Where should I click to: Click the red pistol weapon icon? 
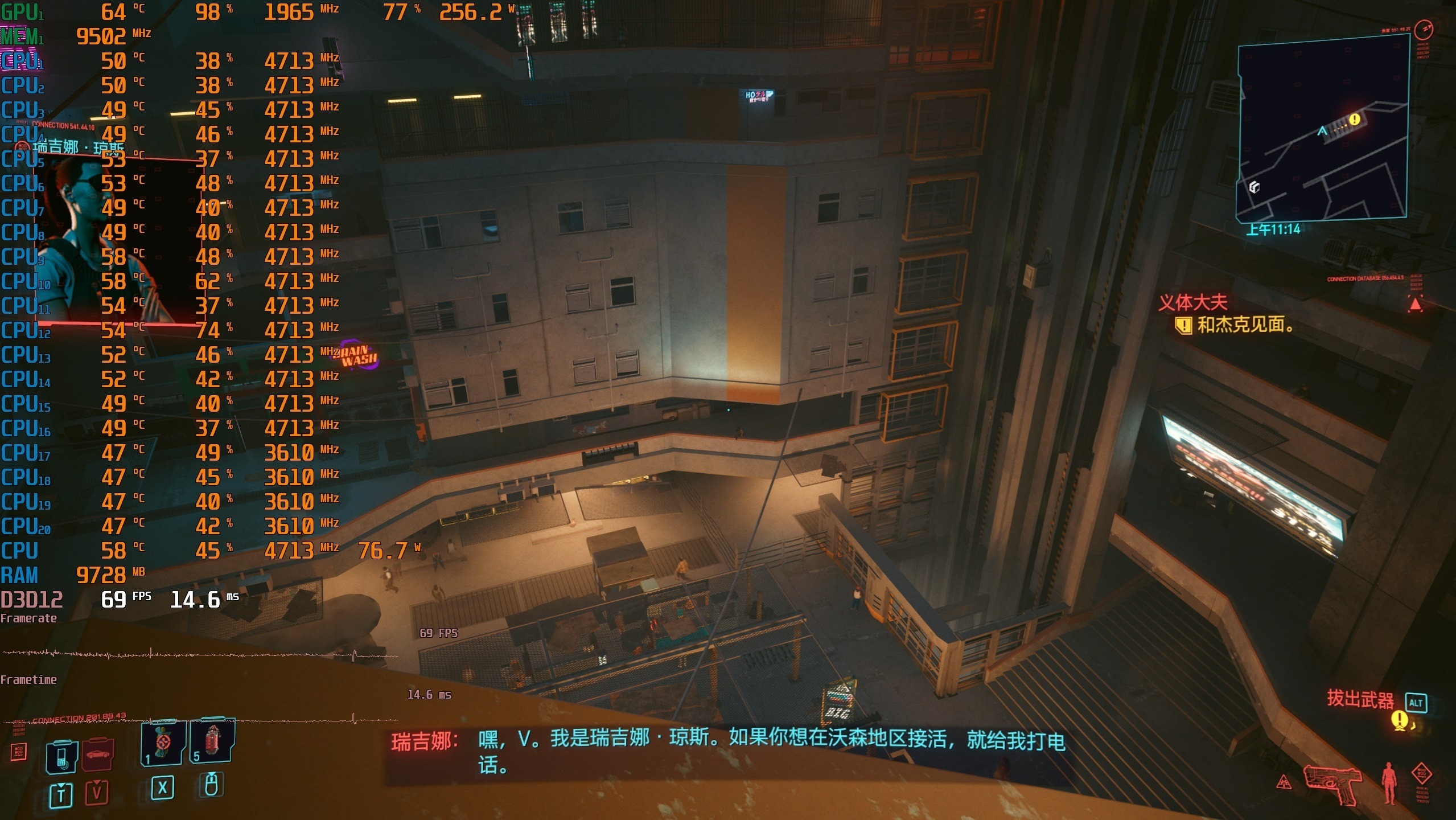[1333, 784]
